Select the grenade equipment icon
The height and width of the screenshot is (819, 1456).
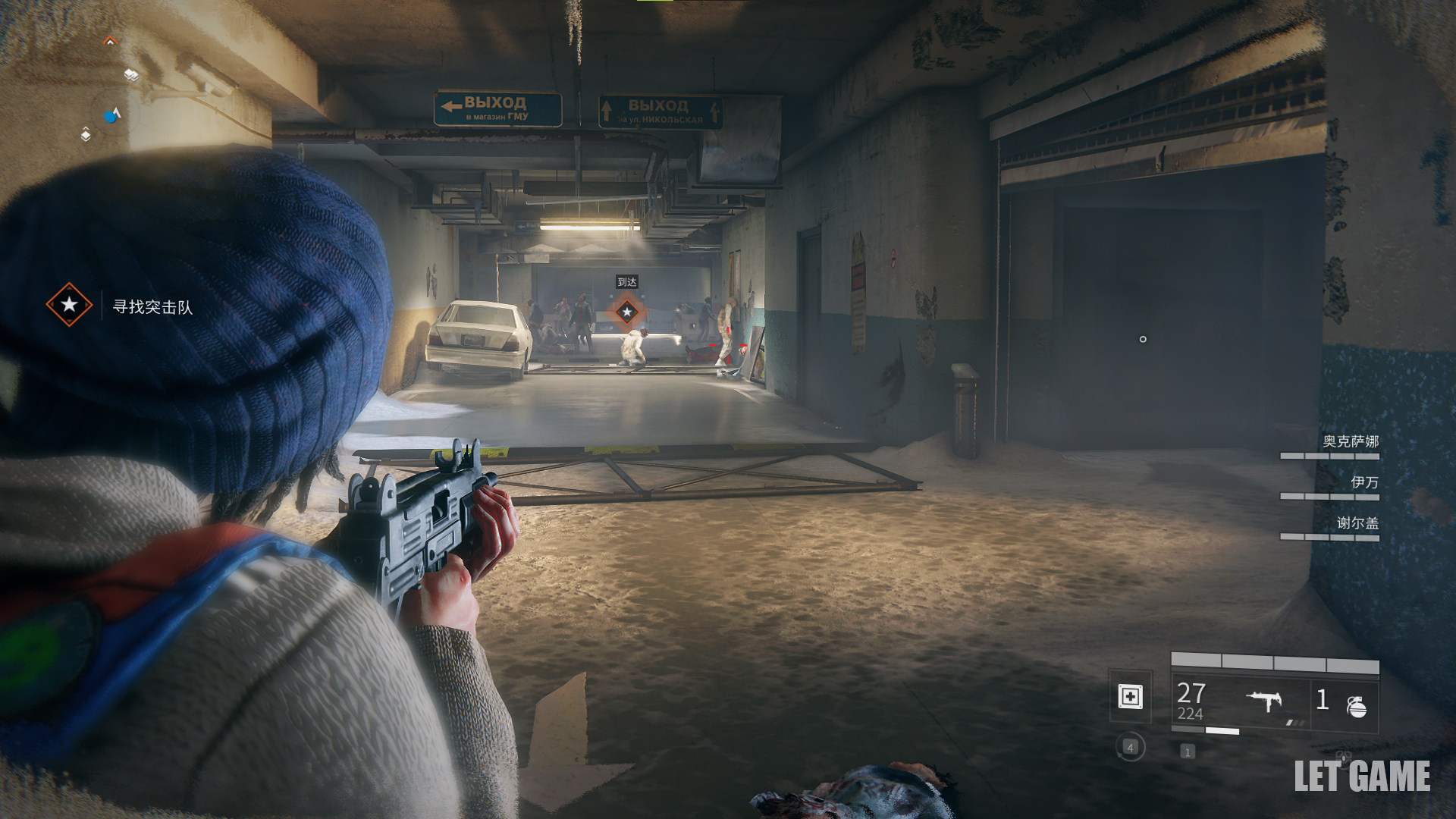pyautogui.click(x=1356, y=706)
